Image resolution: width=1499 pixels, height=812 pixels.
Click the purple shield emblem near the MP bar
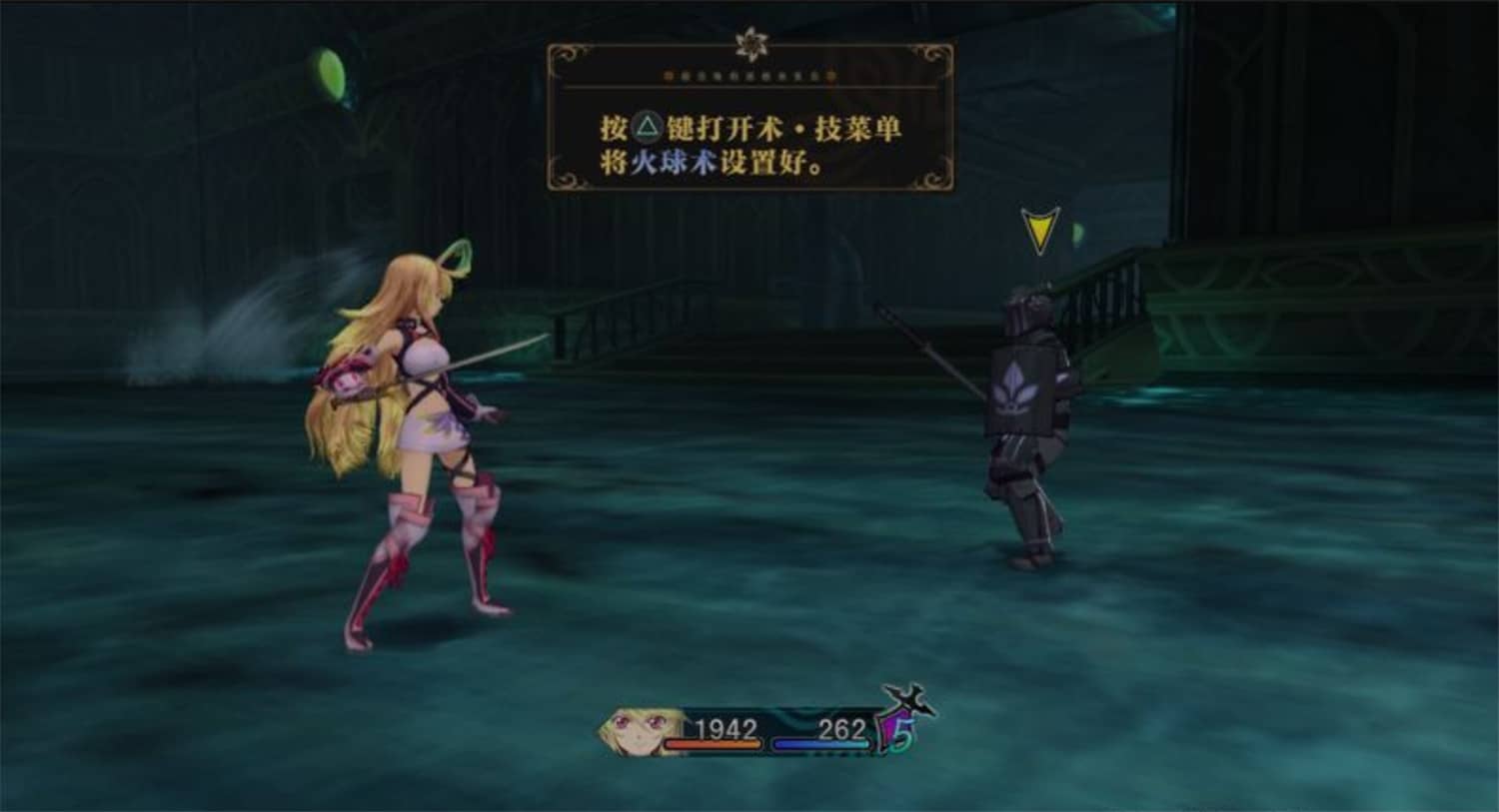[x=890, y=729]
